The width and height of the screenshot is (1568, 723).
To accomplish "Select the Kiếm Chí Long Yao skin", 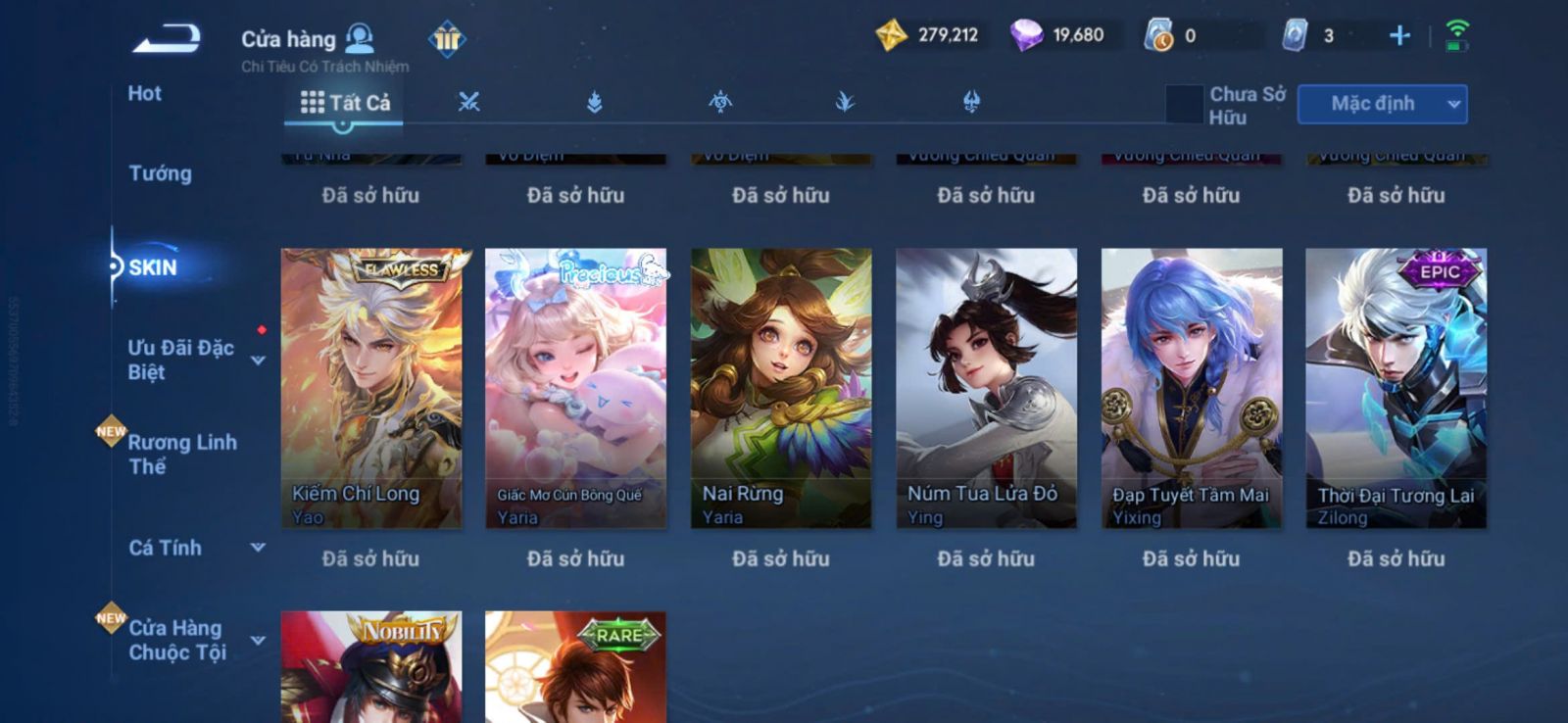I will (370, 388).
